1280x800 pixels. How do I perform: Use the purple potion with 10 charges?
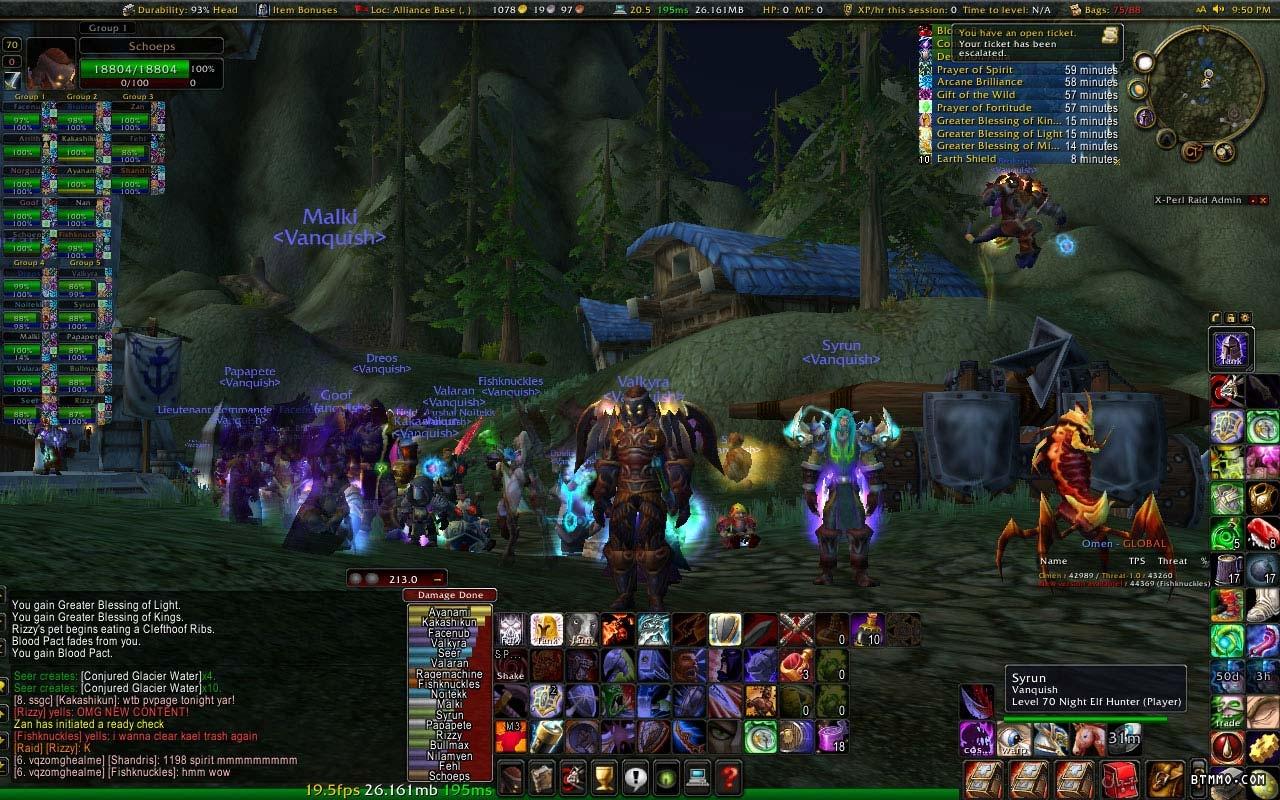click(867, 629)
